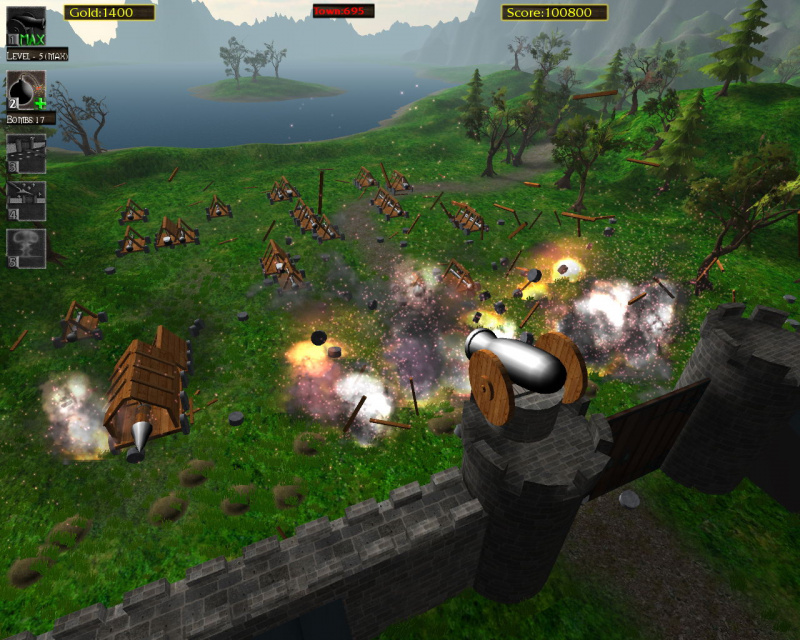Choose the greyed-out wall upgrade icon
Screen dimensions: 800x640
(x=27, y=154)
